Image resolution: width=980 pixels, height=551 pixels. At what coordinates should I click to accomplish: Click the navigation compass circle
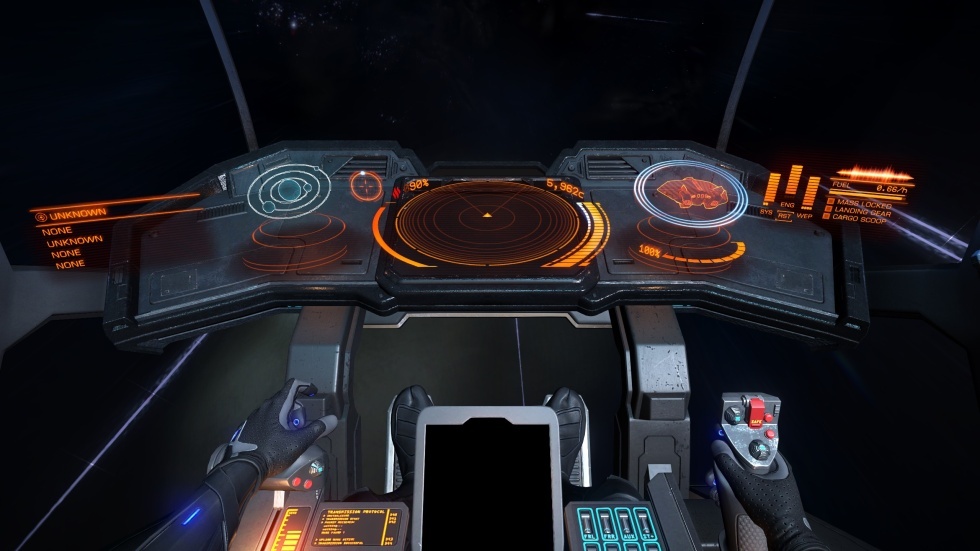click(x=367, y=185)
